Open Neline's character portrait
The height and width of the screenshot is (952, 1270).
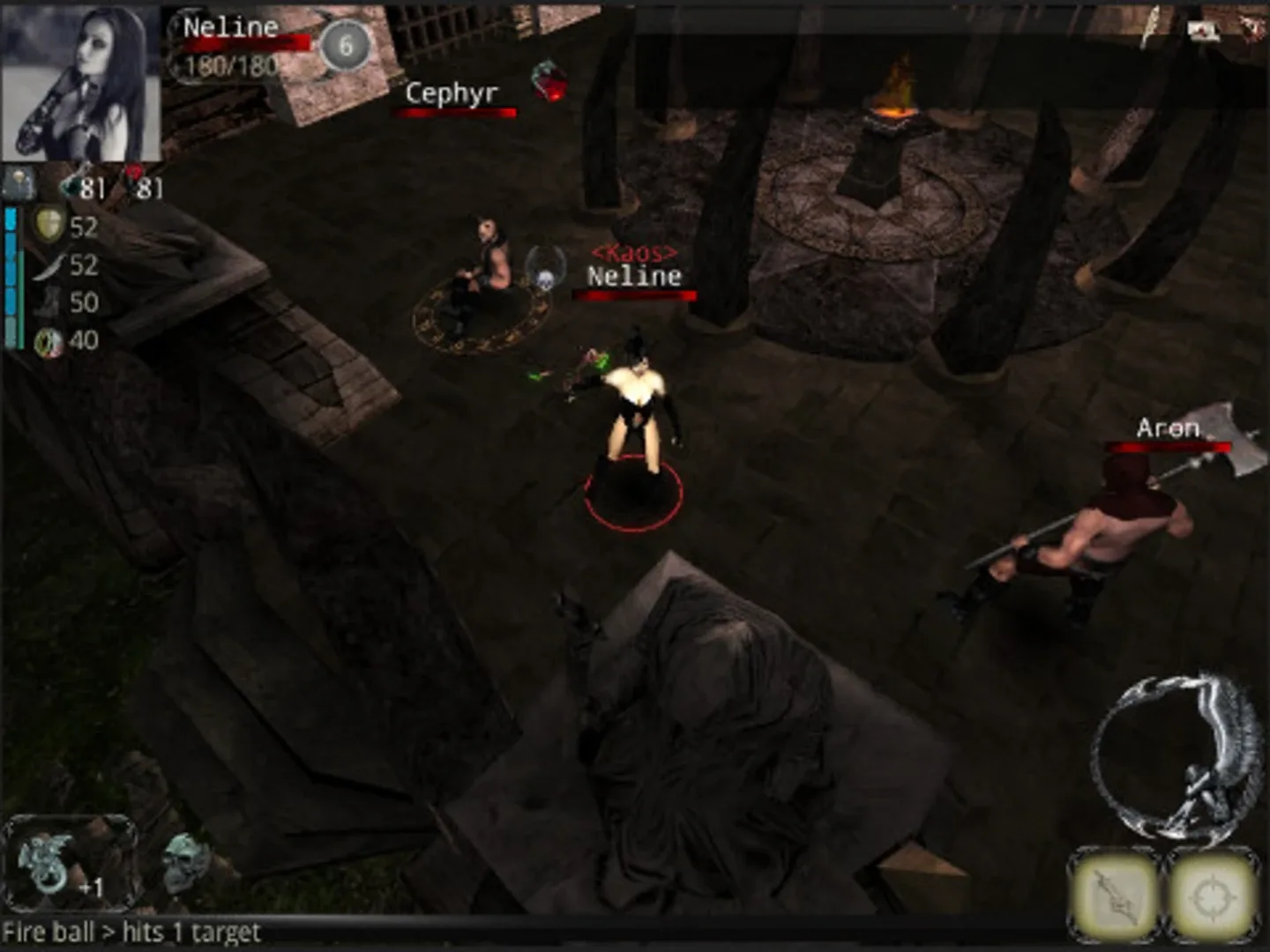coord(79,79)
